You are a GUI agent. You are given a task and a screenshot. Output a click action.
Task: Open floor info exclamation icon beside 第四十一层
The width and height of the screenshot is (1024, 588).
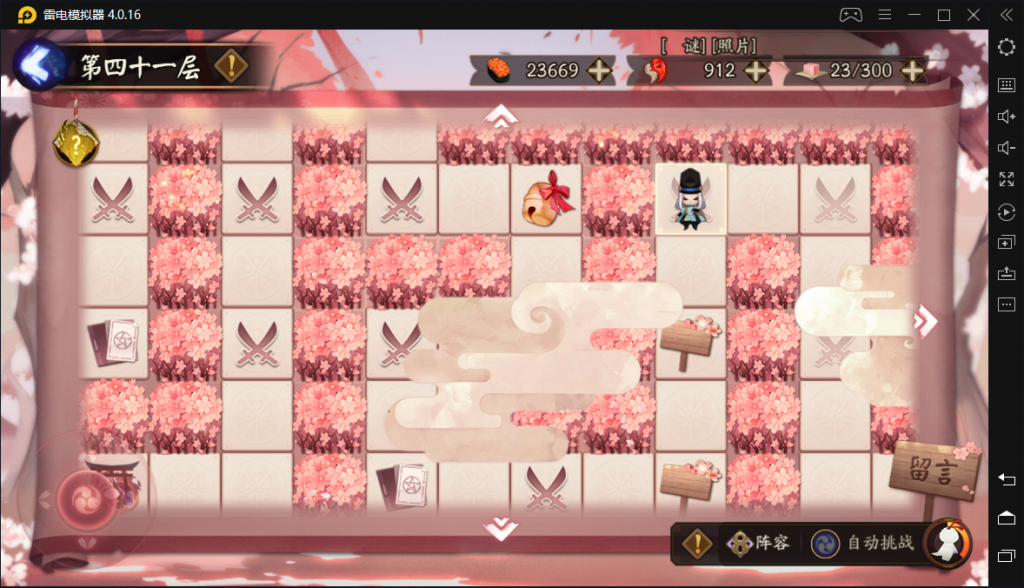(x=232, y=67)
